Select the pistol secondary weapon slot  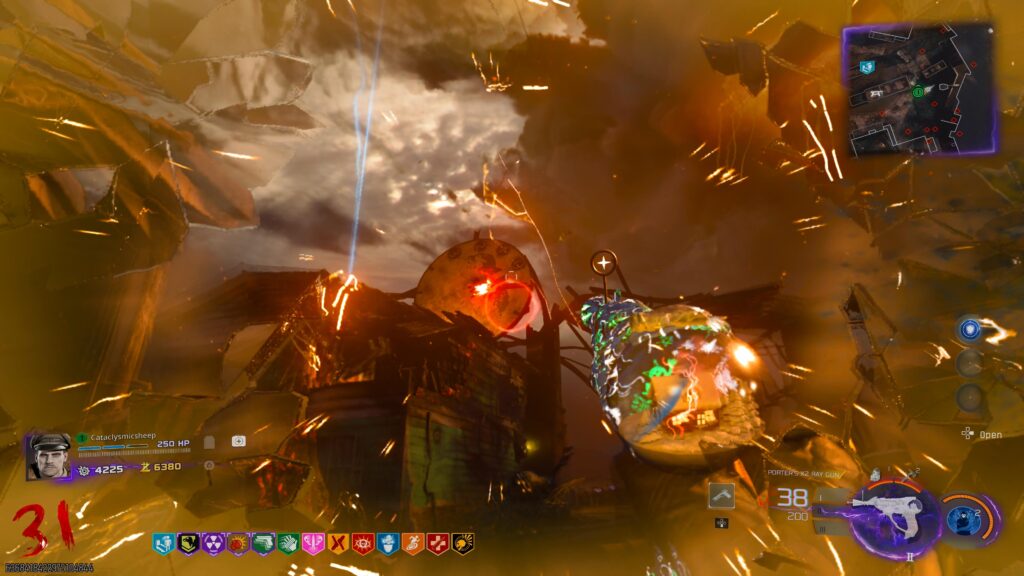[722, 495]
